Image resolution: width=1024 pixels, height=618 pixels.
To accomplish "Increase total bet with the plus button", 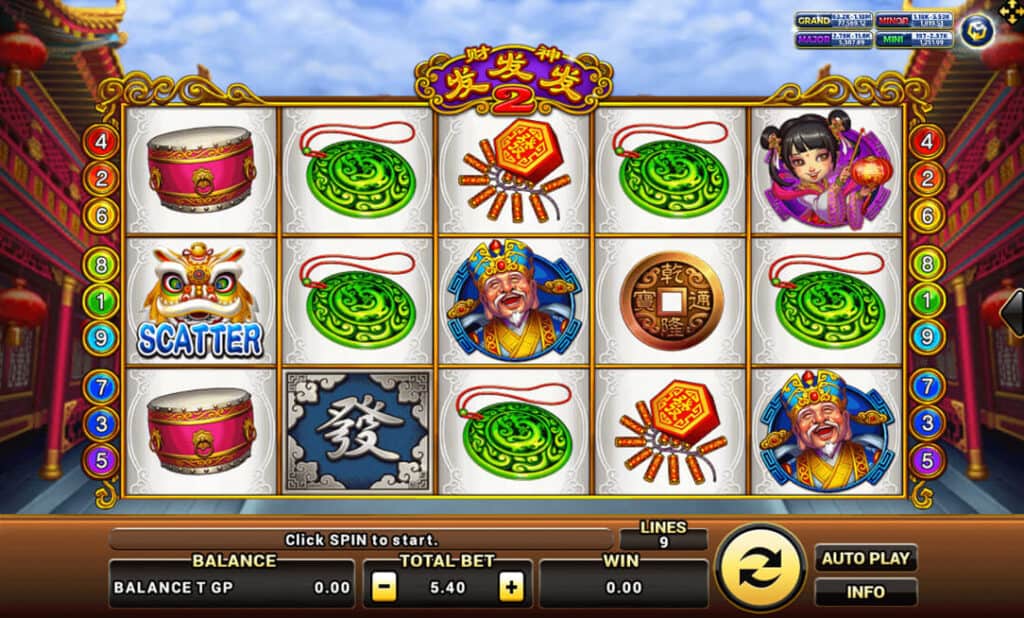I will [x=512, y=587].
